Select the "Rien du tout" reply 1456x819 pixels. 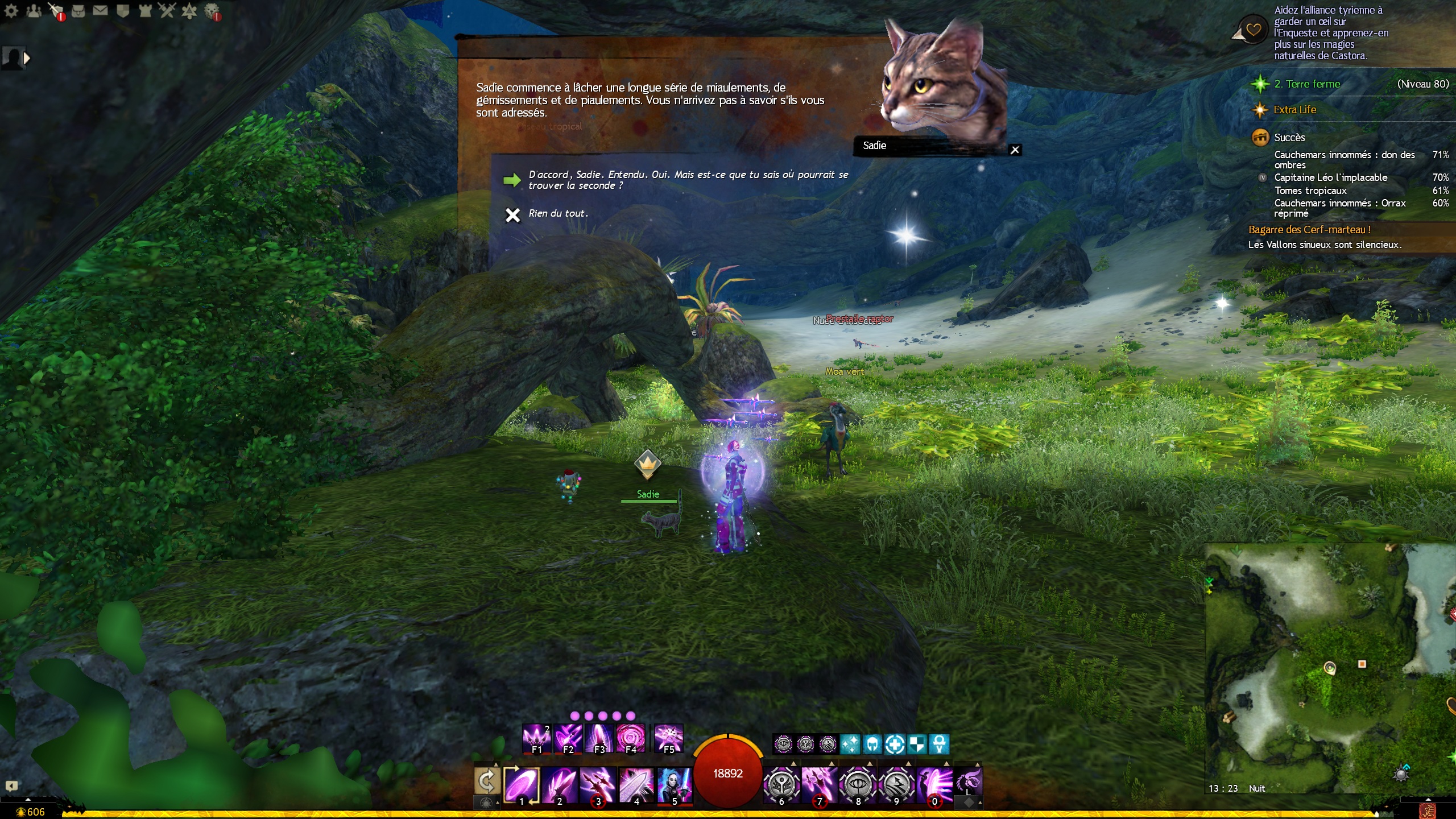pos(558,214)
